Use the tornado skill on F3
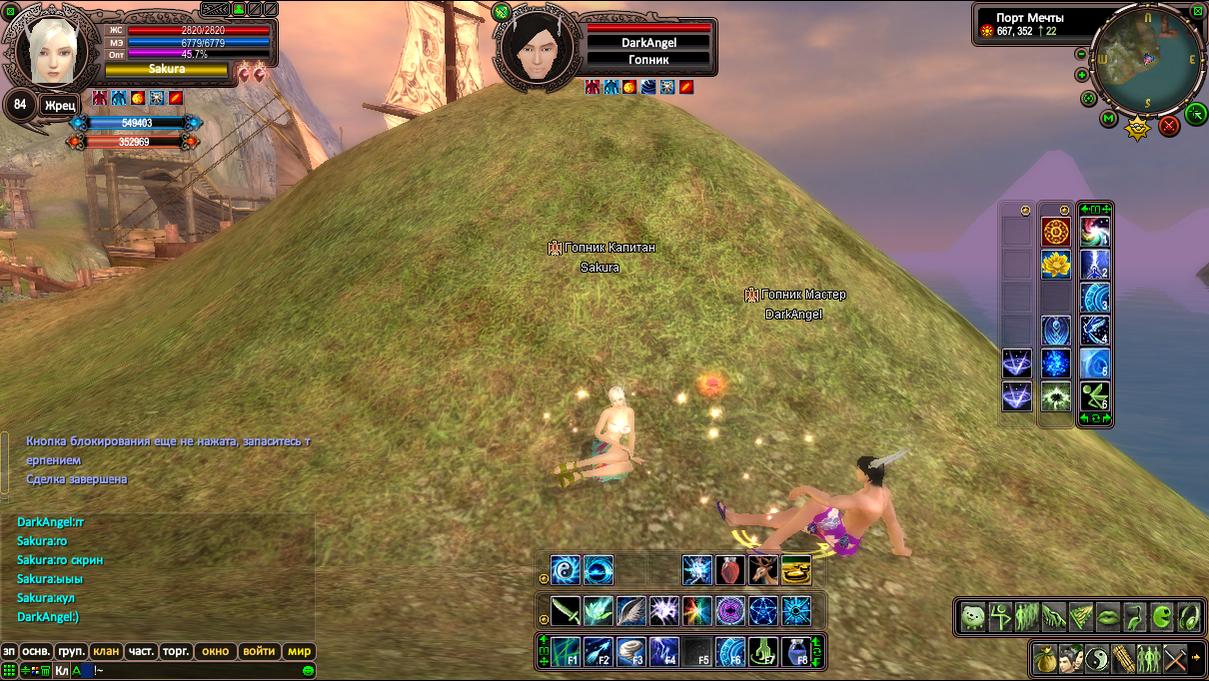The width and height of the screenshot is (1209, 681). click(x=633, y=652)
